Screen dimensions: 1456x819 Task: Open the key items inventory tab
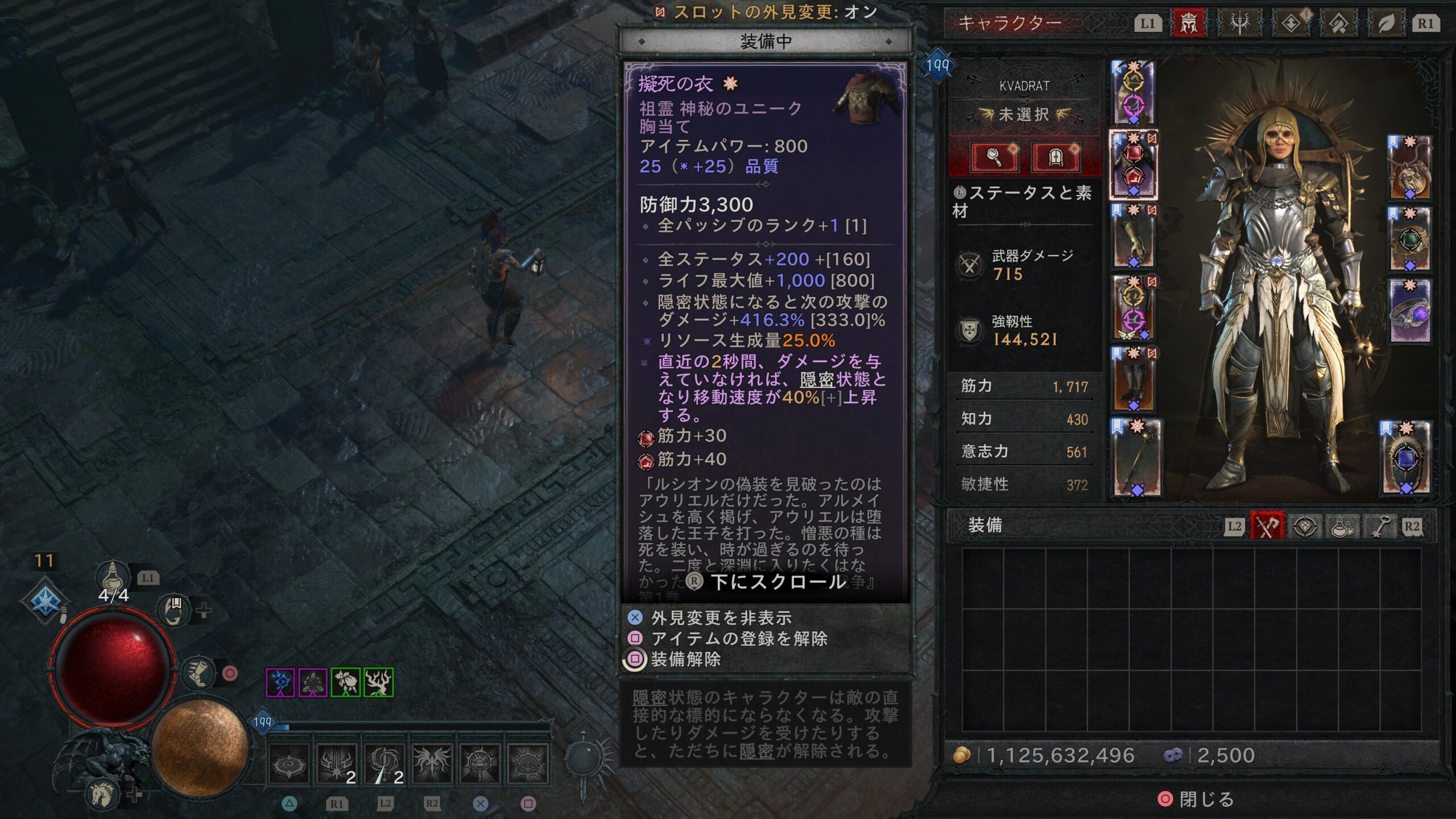click(1379, 526)
